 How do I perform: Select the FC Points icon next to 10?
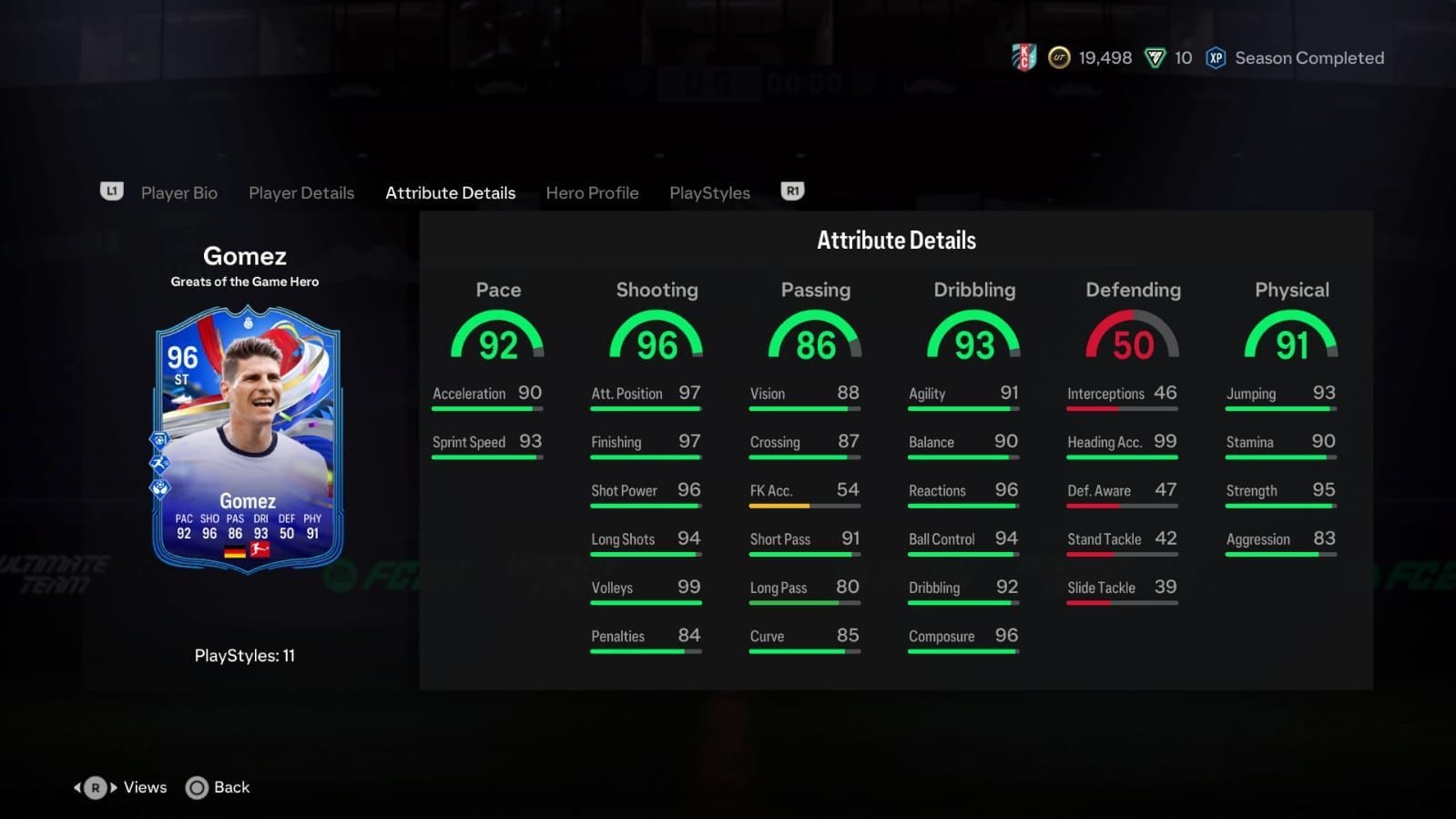tap(1155, 57)
